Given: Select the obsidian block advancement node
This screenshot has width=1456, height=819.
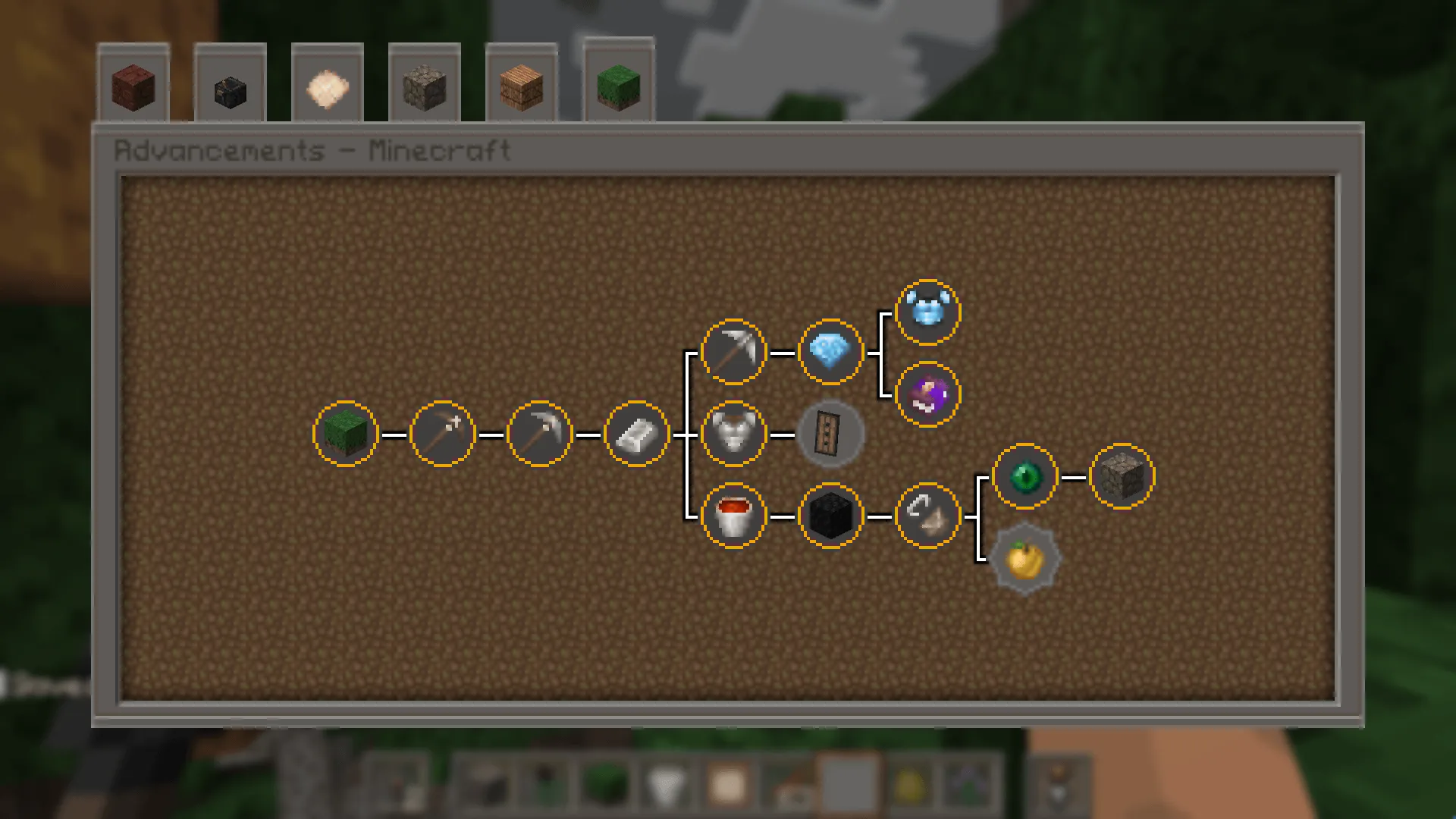Looking at the screenshot, I should pos(830,515).
